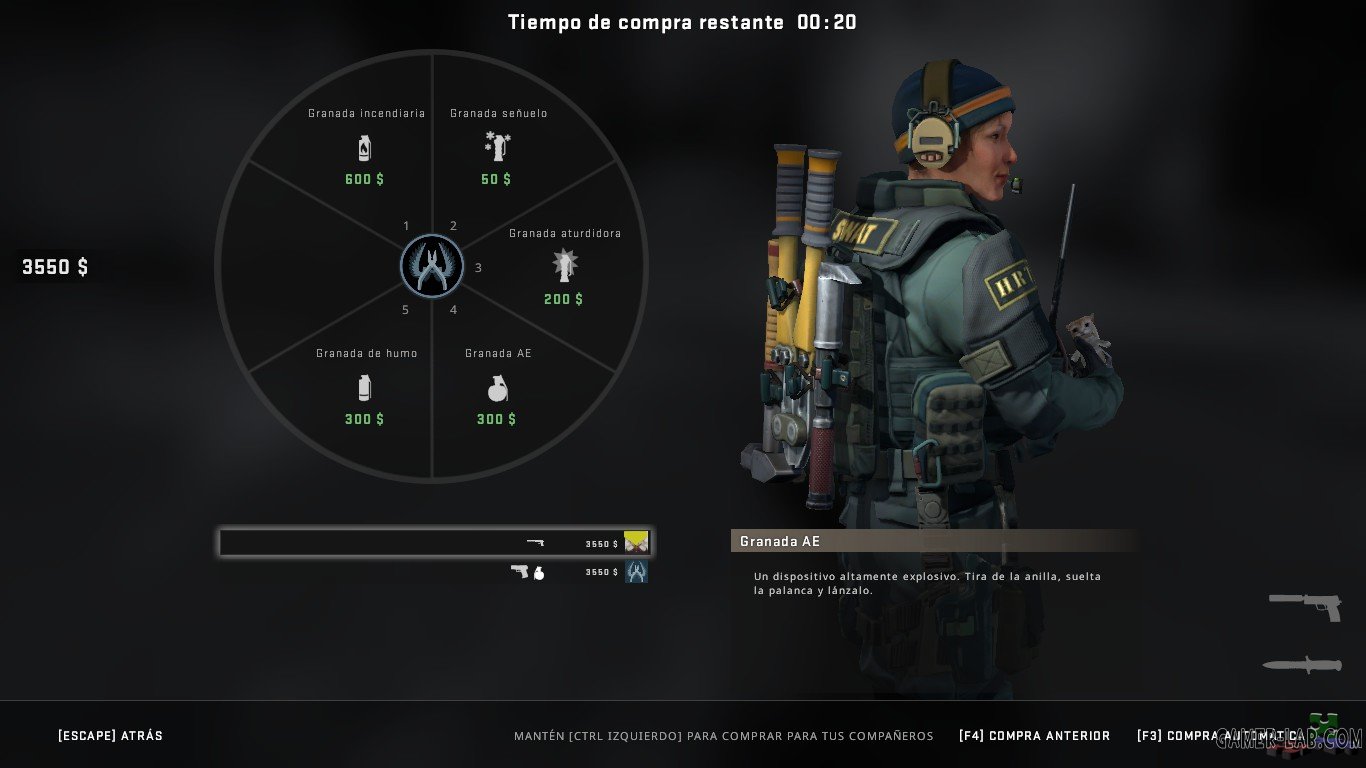1366x768 pixels.
Task: Click the blue CT emblem avatar below the loadout bar
Action: 636,573
